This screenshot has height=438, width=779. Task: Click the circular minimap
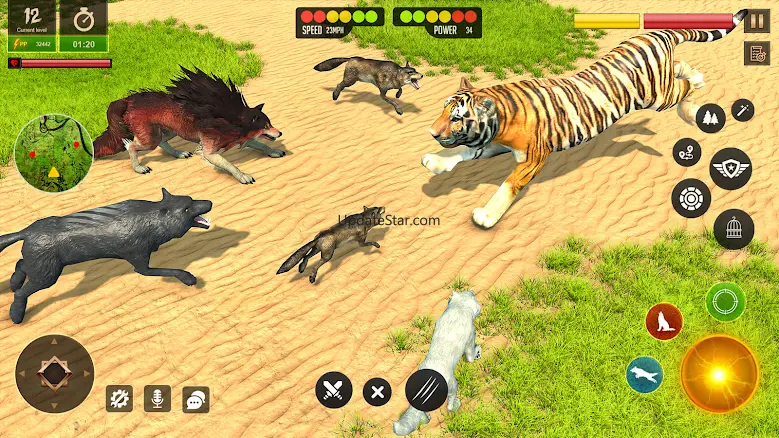(54, 153)
